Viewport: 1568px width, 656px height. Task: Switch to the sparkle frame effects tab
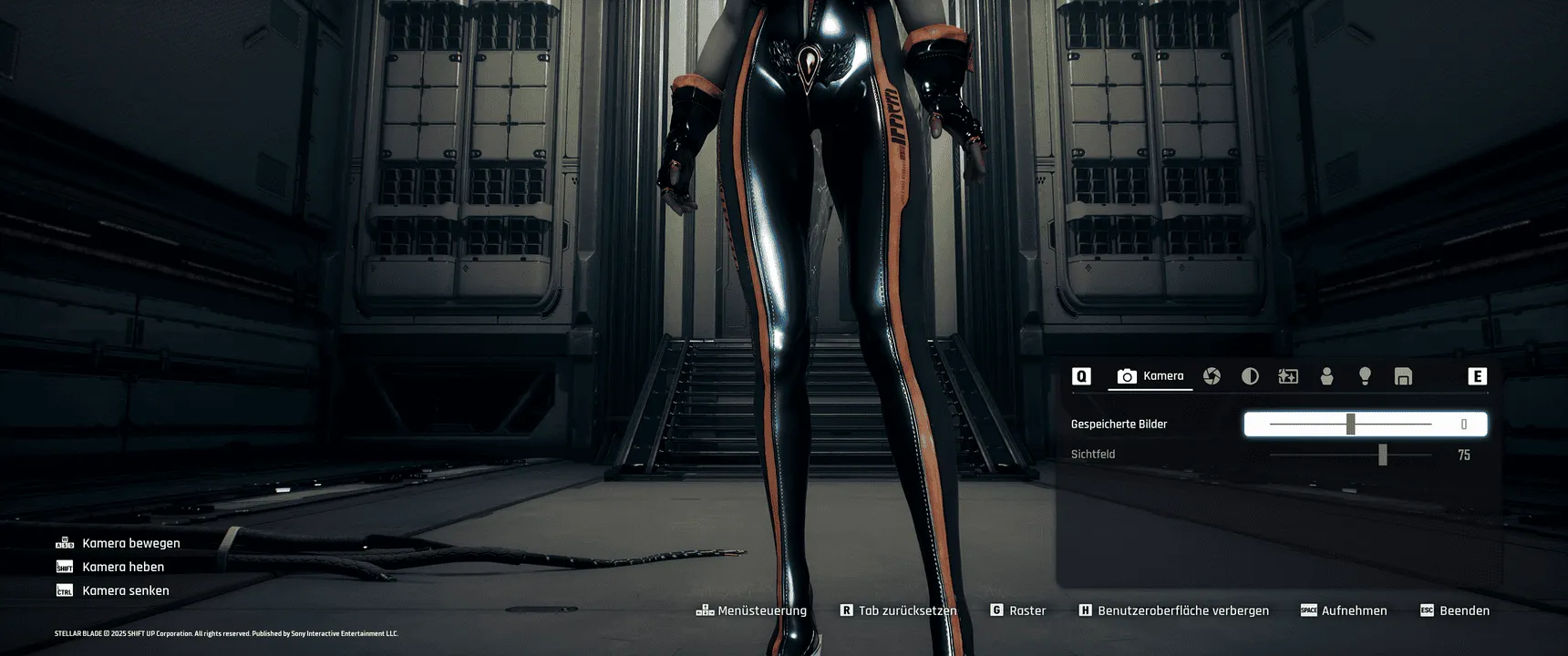[1288, 376]
